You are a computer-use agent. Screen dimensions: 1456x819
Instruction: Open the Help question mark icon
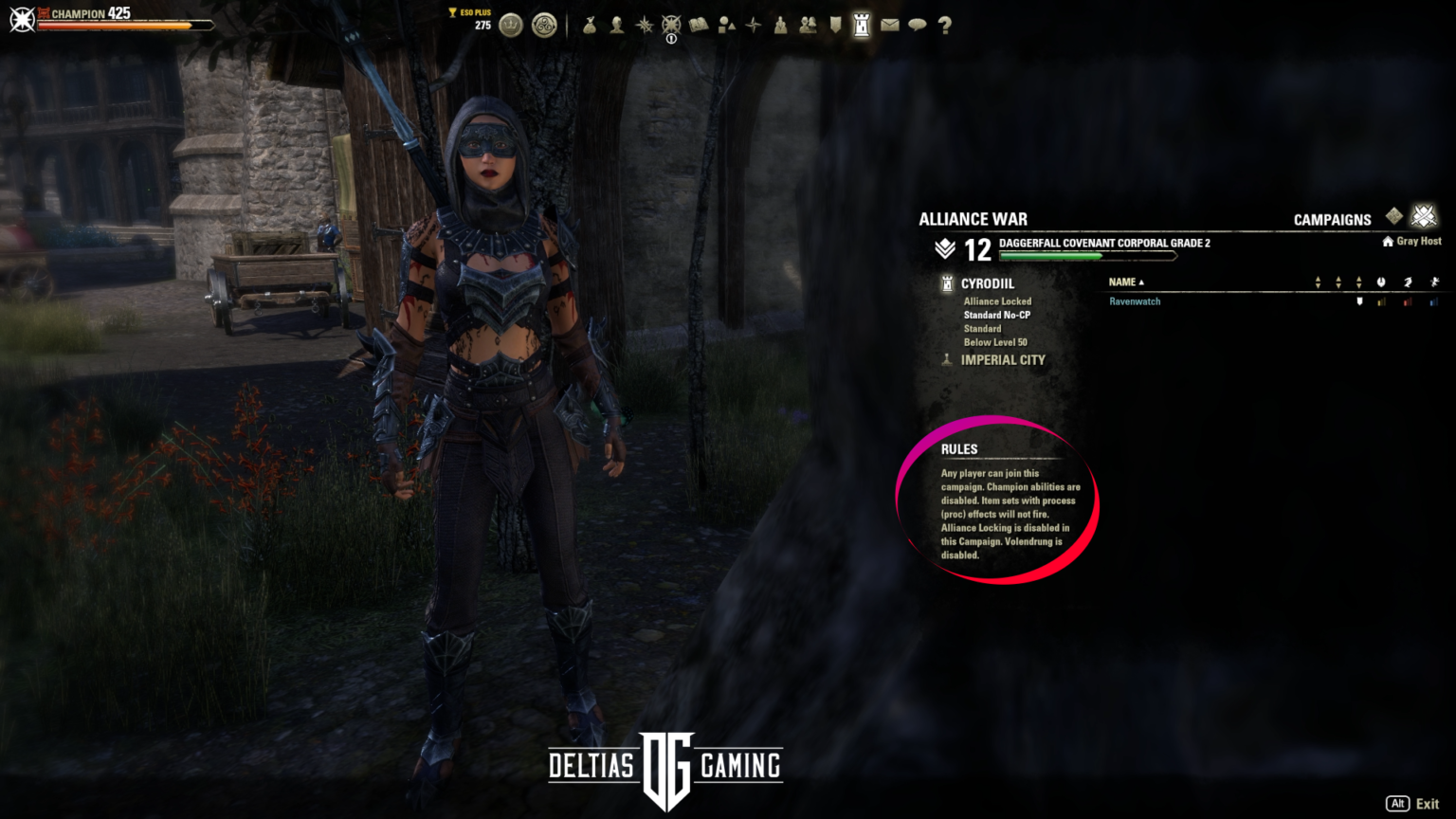point(944,26)
